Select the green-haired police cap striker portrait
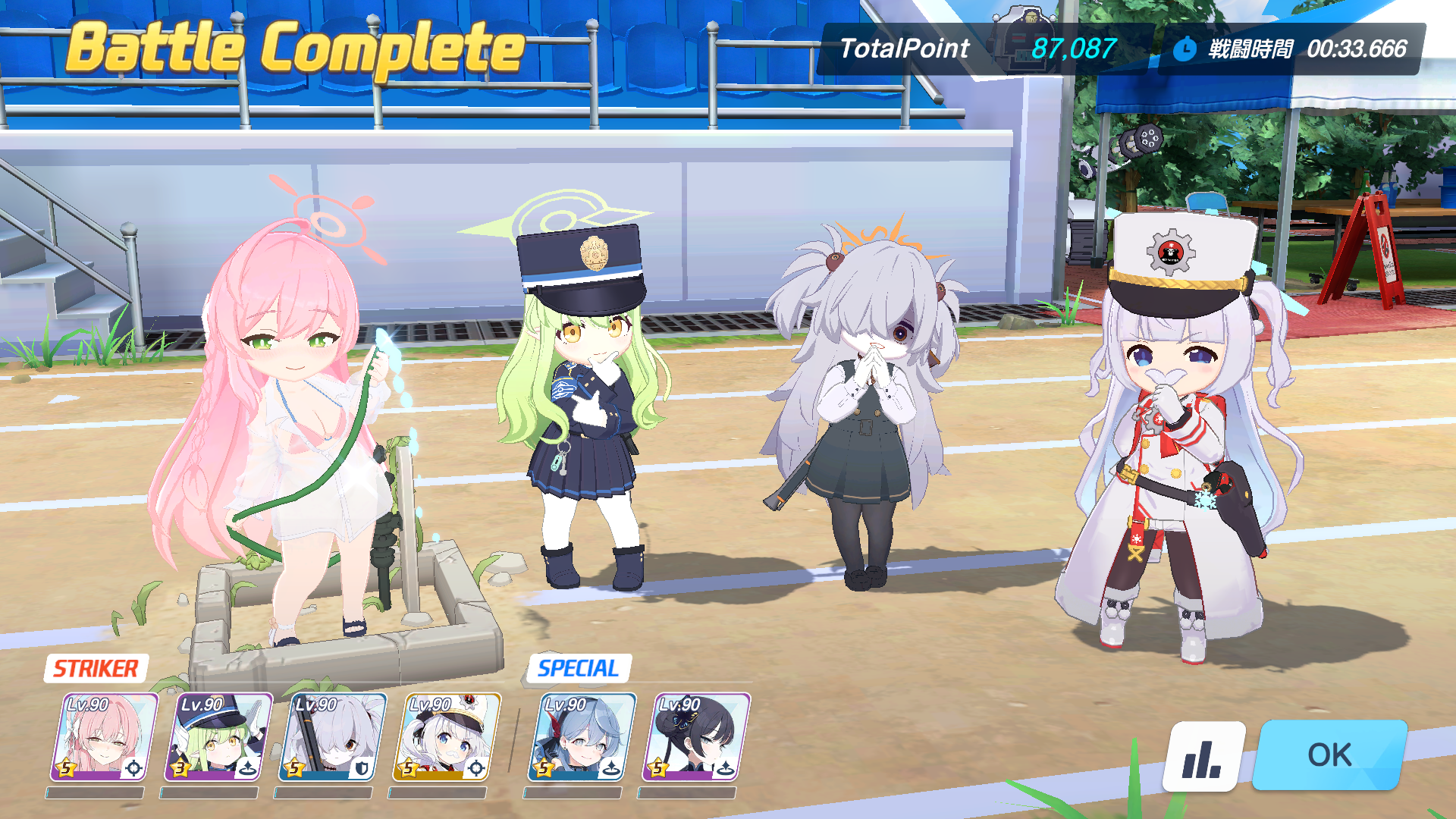Image resolution: width=1456 pixels, height=819 pixels. pyautogui.click(x=218, y=737)
